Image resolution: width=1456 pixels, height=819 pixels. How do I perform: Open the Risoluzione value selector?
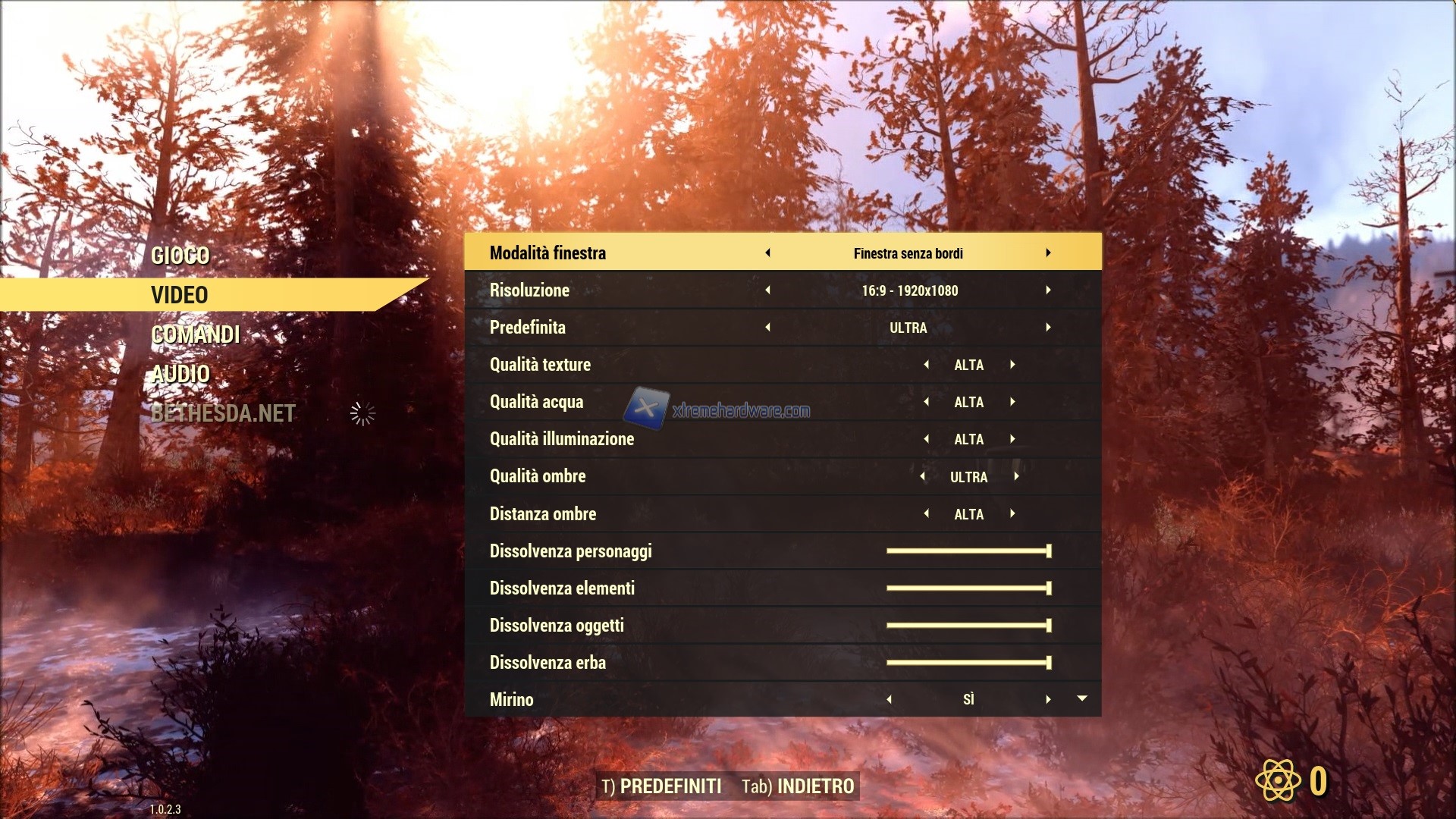(909, 290)
